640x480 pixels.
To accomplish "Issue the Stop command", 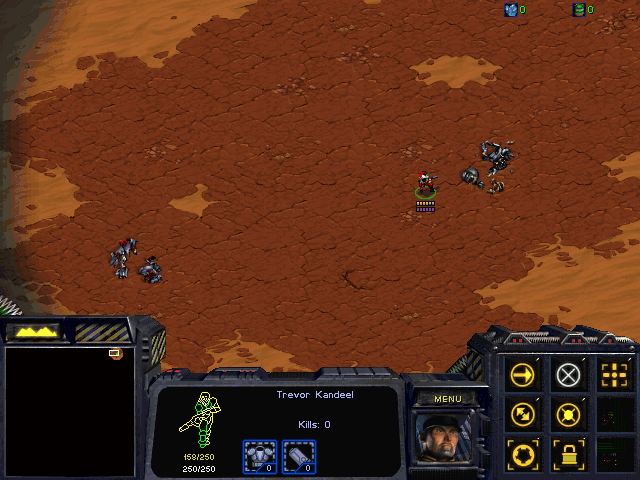I will coord(568,375).
